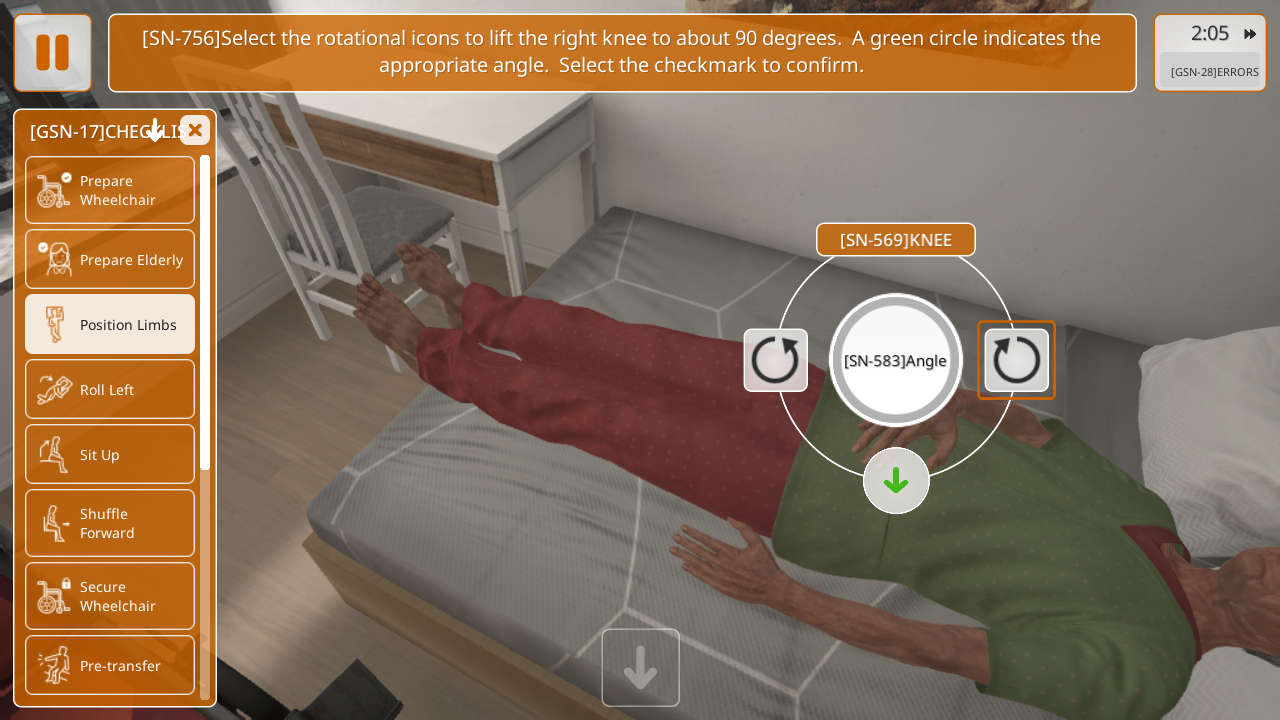The width and height of the screenshot is (1280, 720).
Task: Choose the Roll Left checklist step
Action: [110, 389]
